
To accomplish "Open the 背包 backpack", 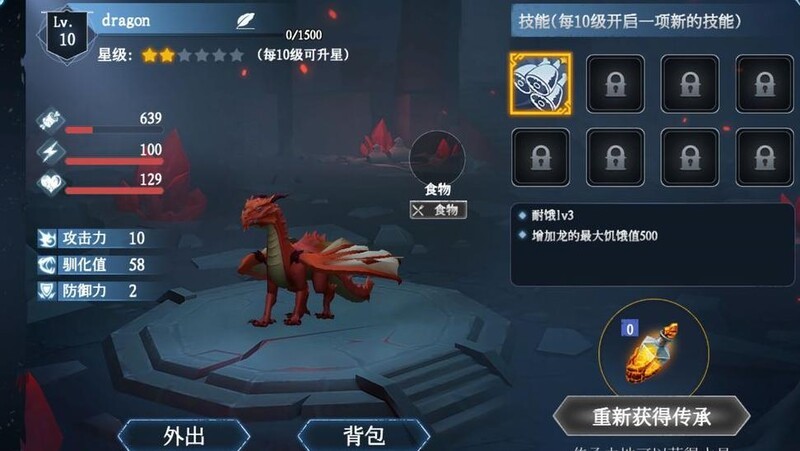I will pos(364,435).
